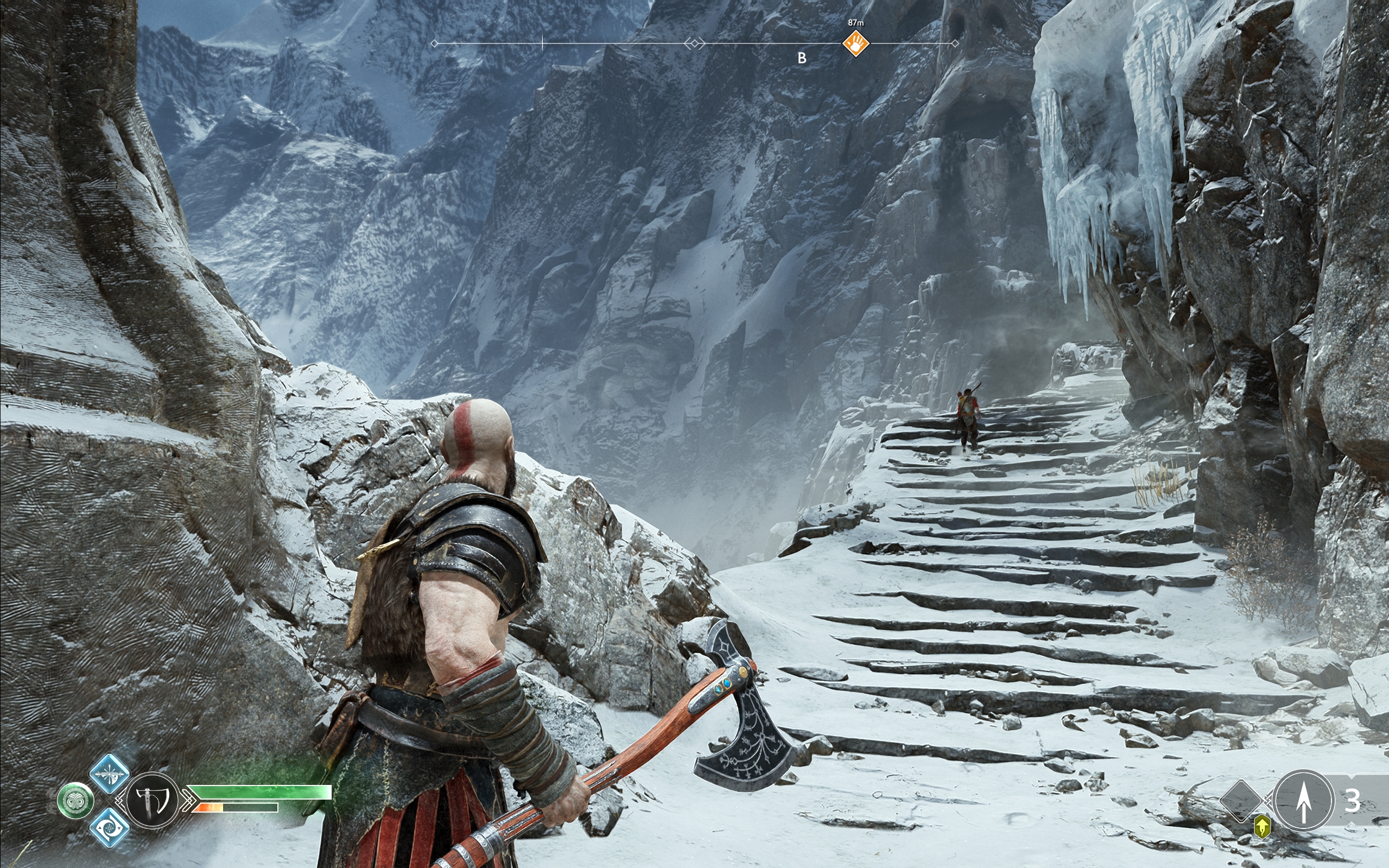Trigger the lower blue snowflake runic attack
This screenshot has width=1389, height=868.
coord(109,827)
